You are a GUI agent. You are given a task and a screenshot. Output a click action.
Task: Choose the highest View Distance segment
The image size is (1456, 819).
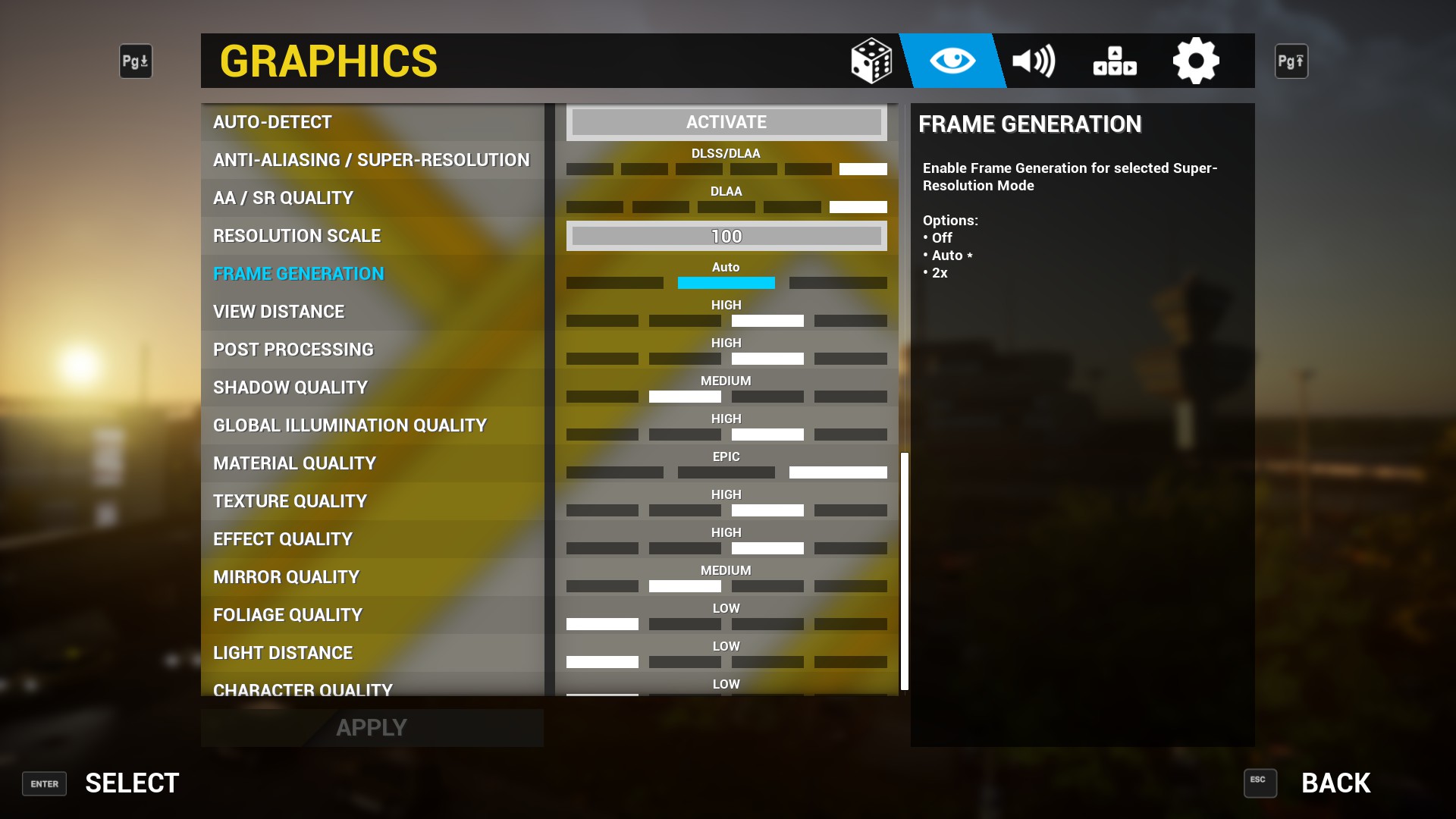pos(850,321)
